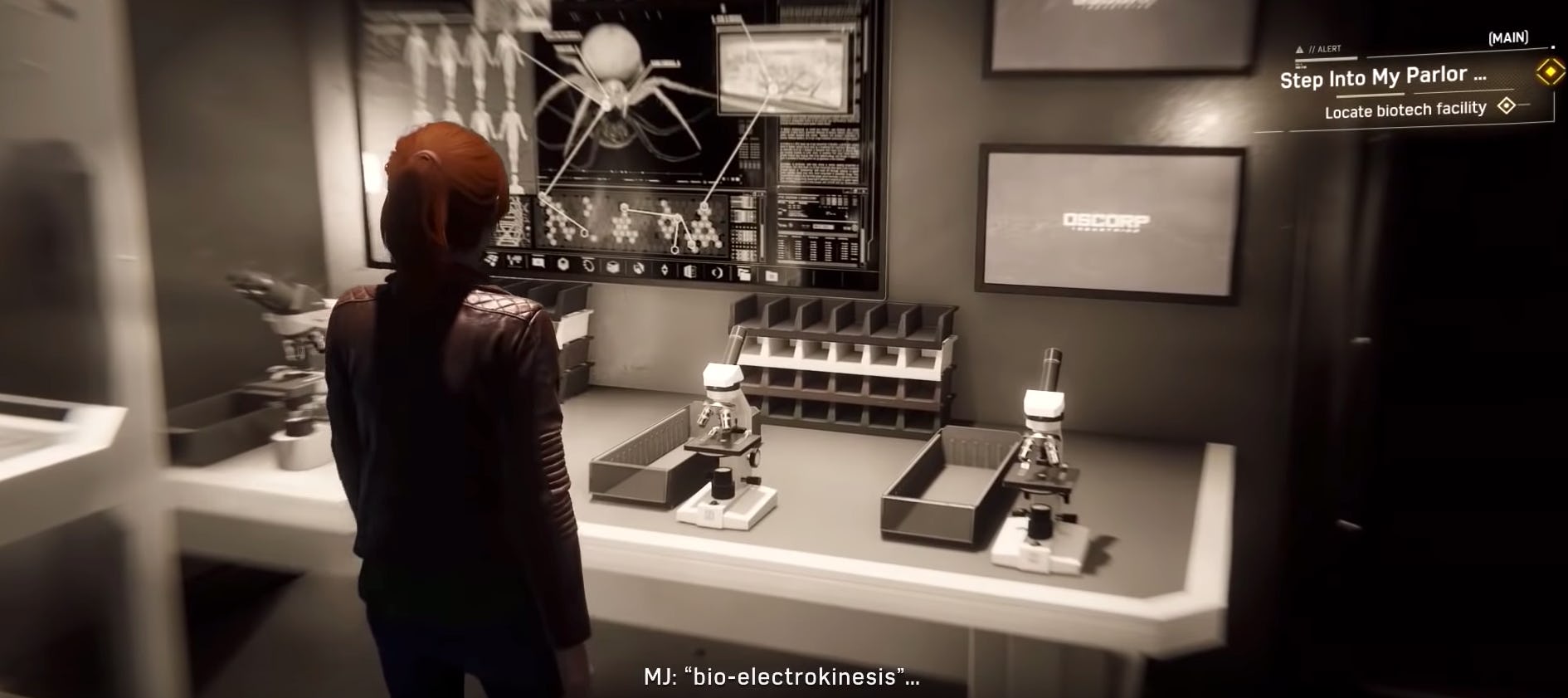Select the swirled sphere icon on the toolbar
Viewport: 1568px width, 698px height.
639,270
